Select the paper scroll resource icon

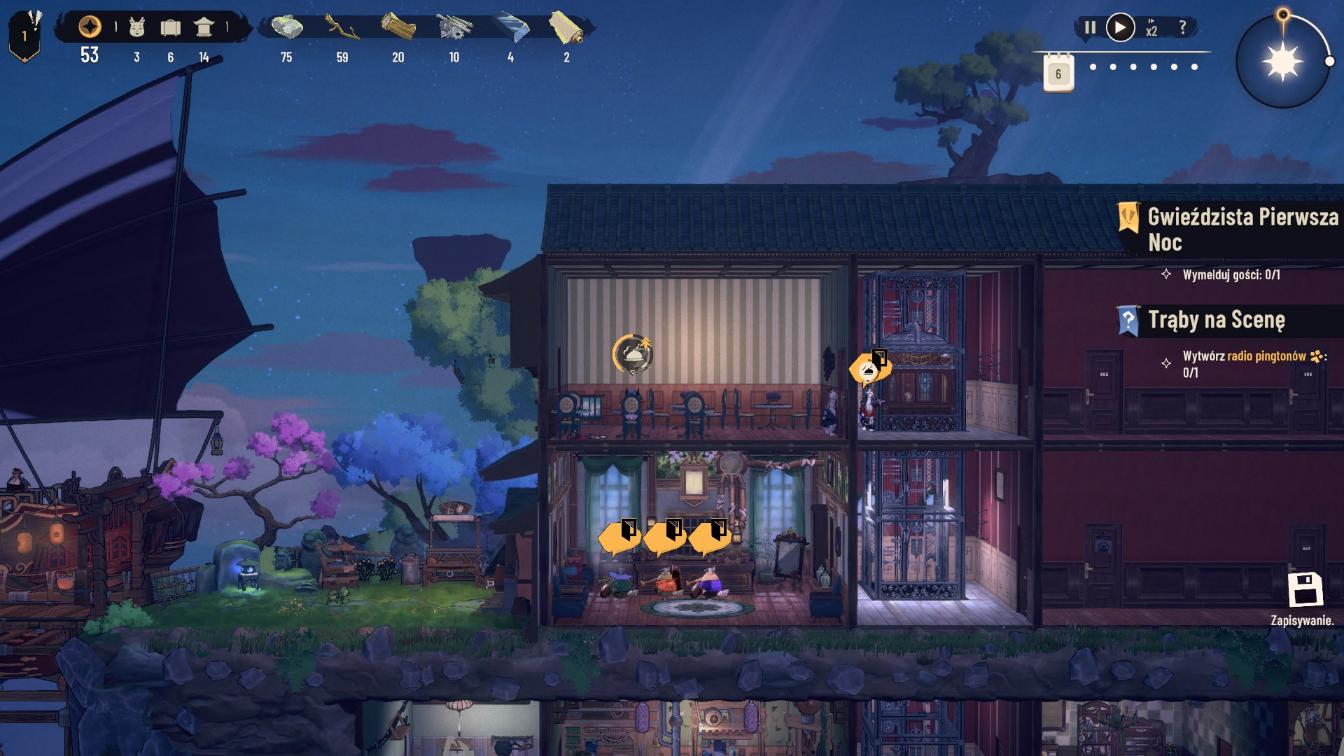click(566, 27)
